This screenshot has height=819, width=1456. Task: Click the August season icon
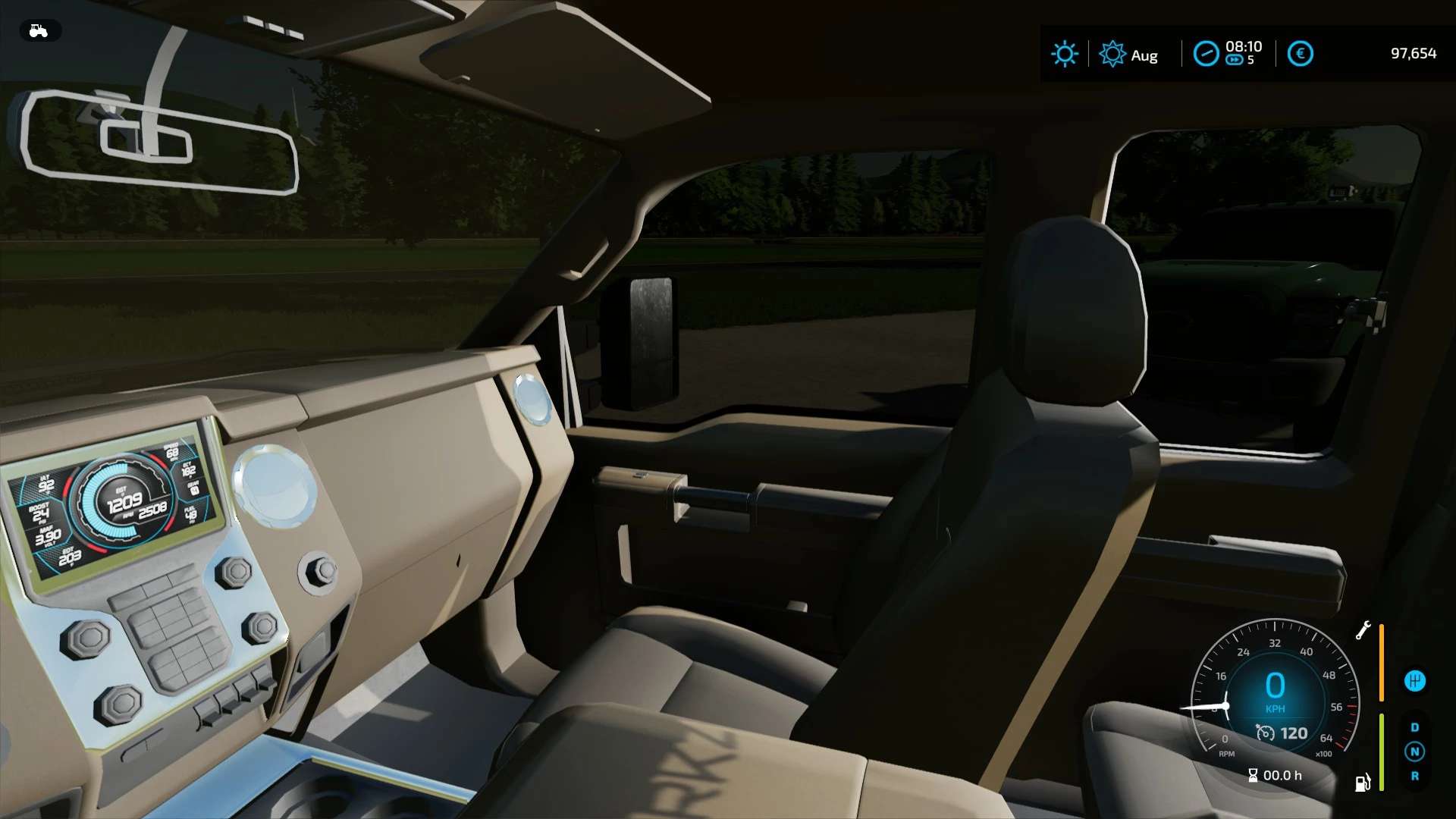[1112, 54]
